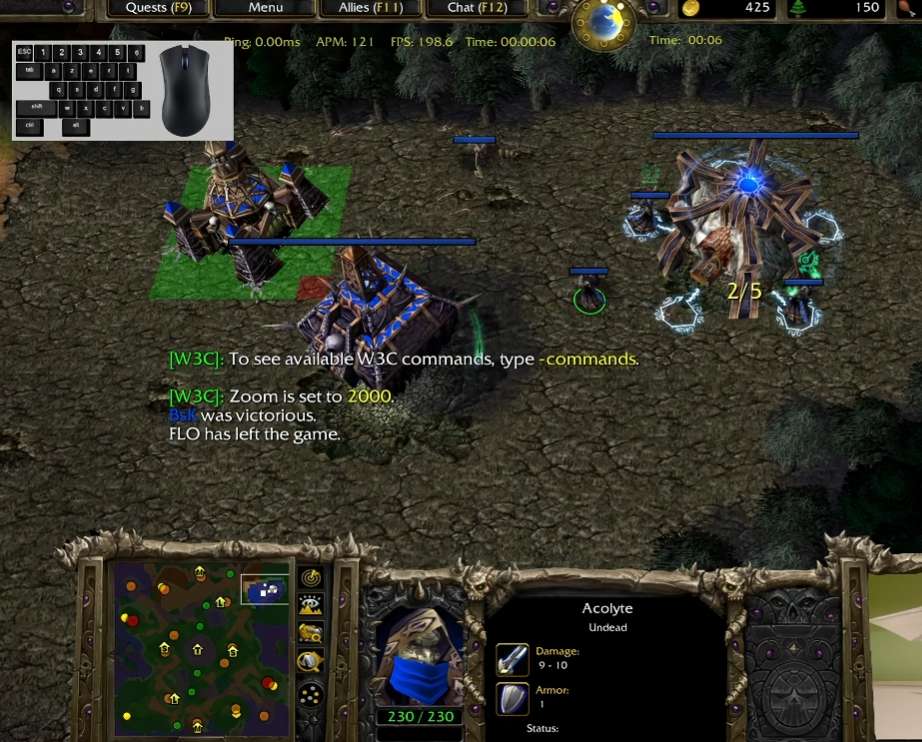Screen dimensions: 922x742
Task: Open the Allies (F11) panel
Action: 370,8
